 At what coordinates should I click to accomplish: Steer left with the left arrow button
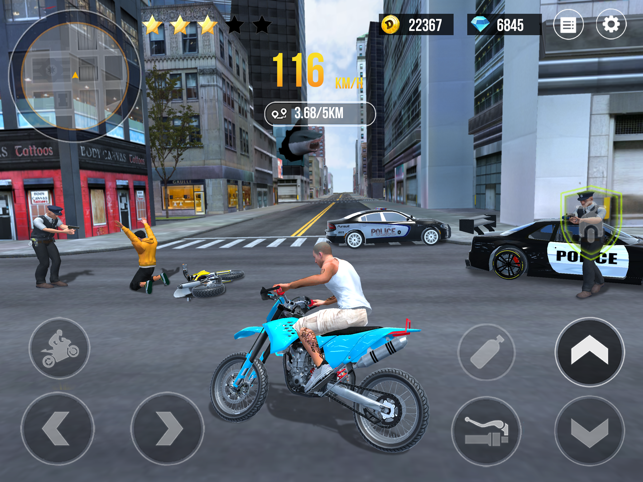(x=57, y=428)
